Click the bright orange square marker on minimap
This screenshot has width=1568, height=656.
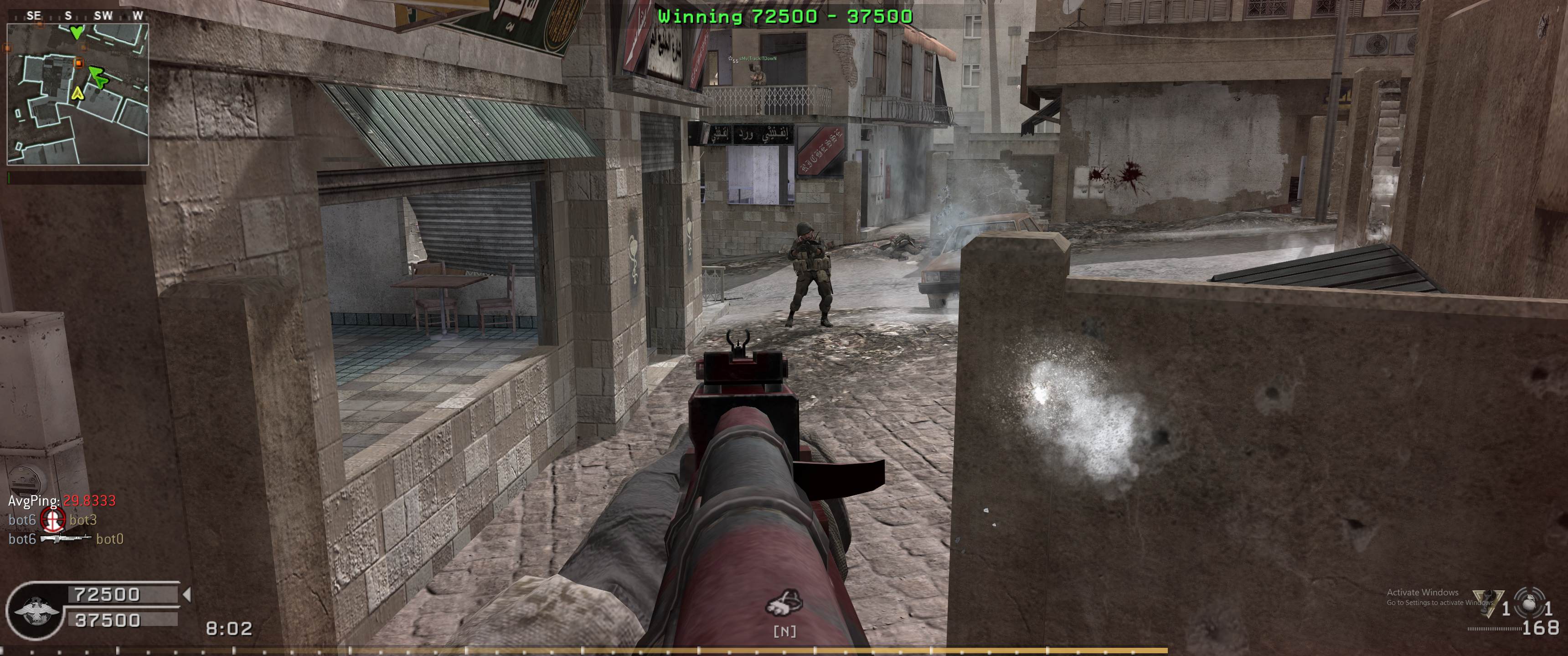pos(78,63)
